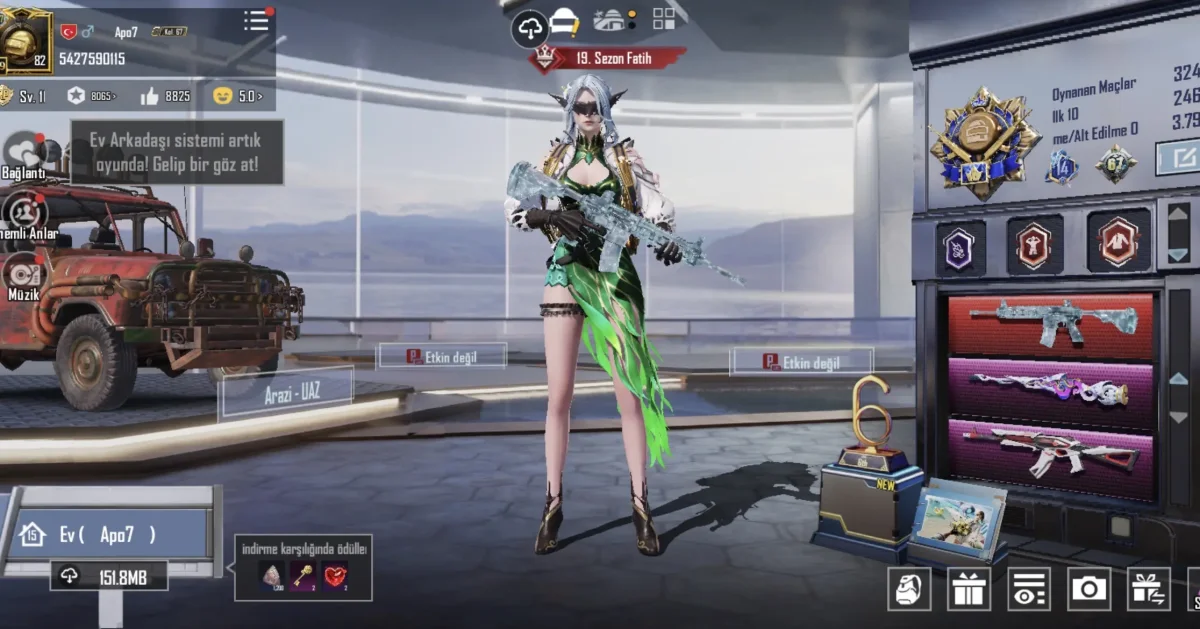The image size is (1200, 629).
Task: Select the red and white rifle skin
Action: [x=1051, y=451]
